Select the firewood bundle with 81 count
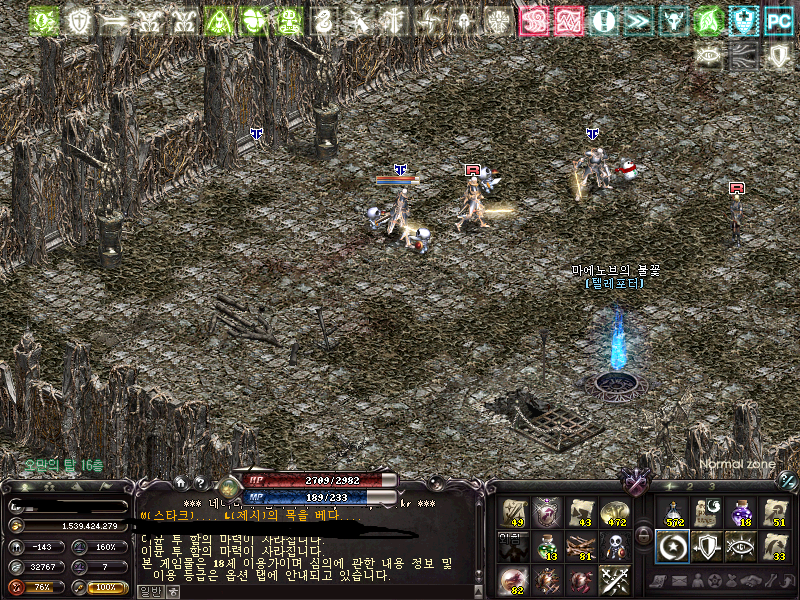 [580, 546]
